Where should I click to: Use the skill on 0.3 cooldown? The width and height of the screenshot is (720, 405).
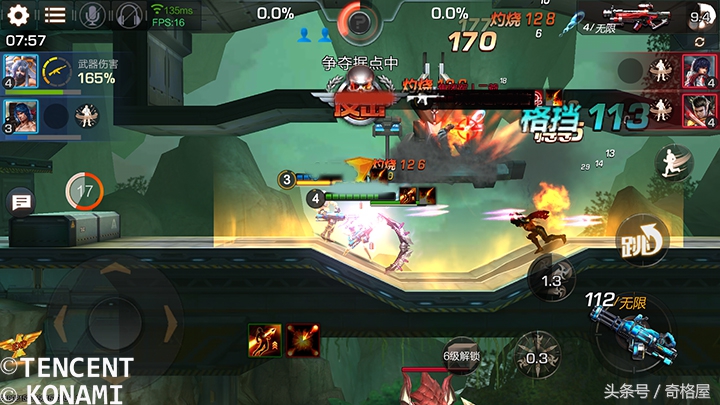coord(538,357)
